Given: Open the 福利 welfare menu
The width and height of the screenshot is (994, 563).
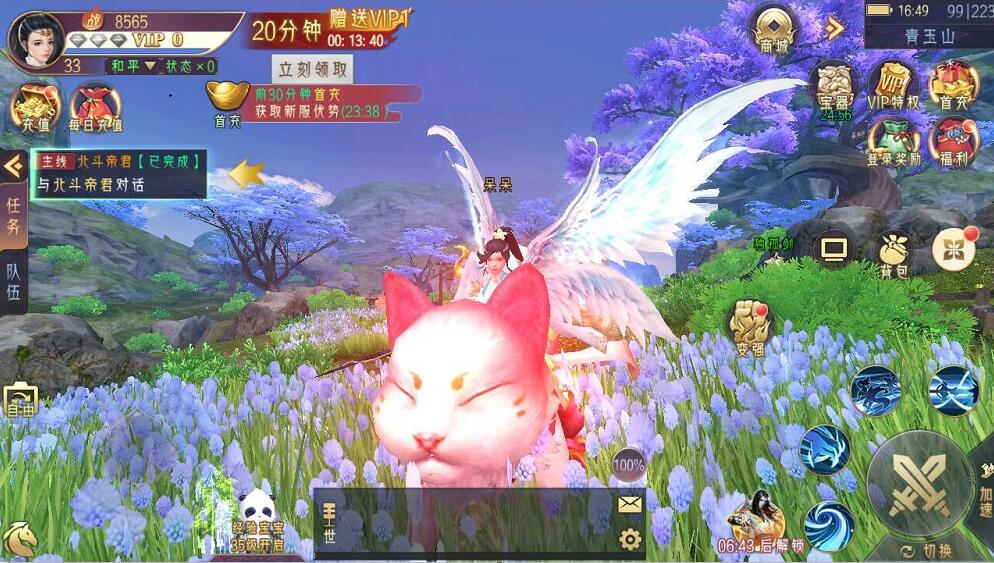Looking at the screenshot, I should pyautogui.click(x=953, y=142).
